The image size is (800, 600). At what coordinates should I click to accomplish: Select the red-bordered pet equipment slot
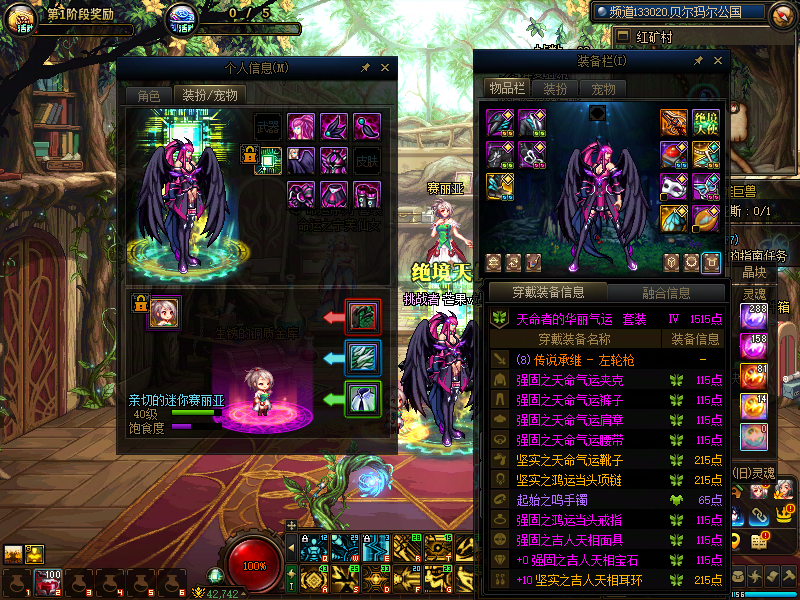pos(362,316)
